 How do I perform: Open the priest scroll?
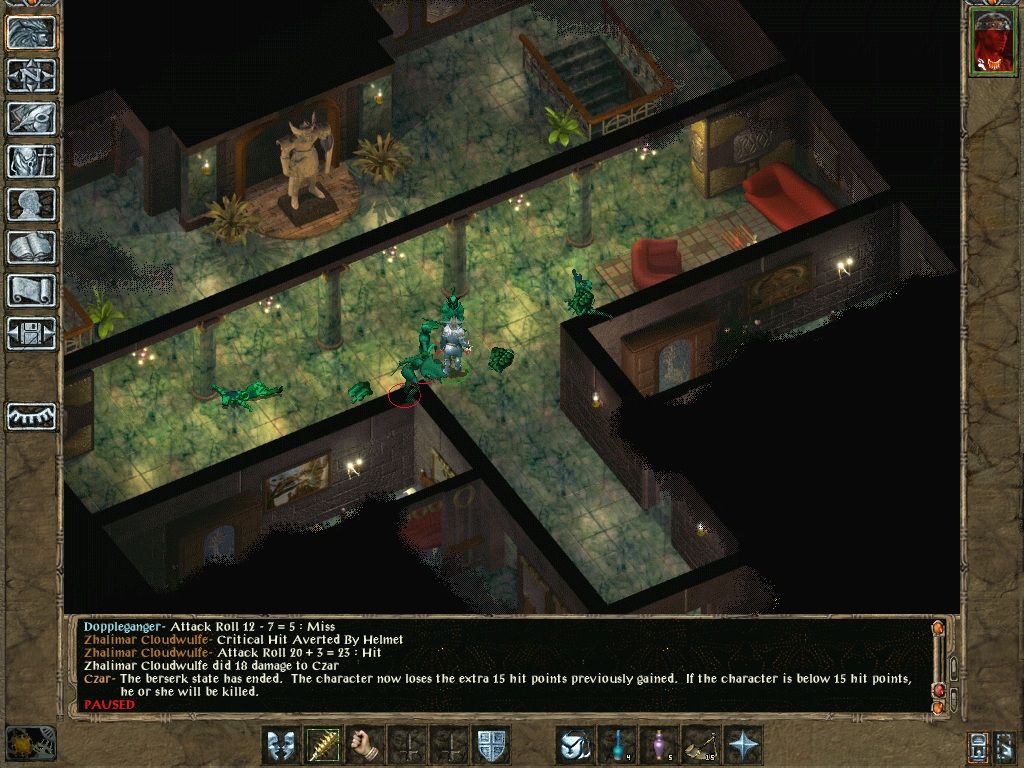[31, 291]
